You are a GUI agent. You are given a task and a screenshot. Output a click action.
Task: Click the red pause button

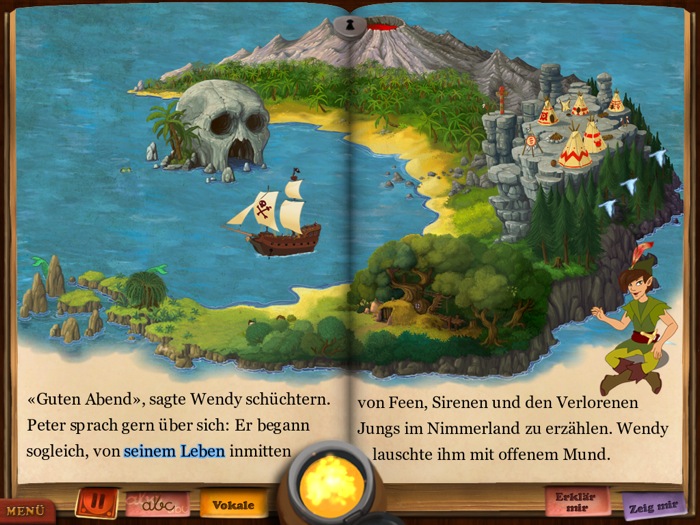click(x=97, y=501)
